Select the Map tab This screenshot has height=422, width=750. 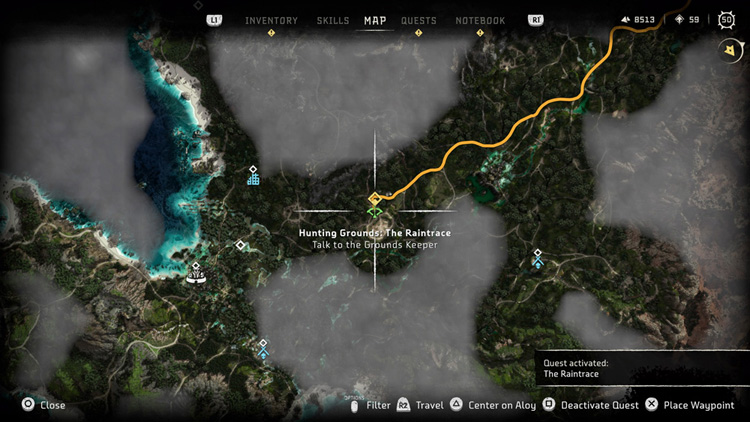(x=375, y=21)
